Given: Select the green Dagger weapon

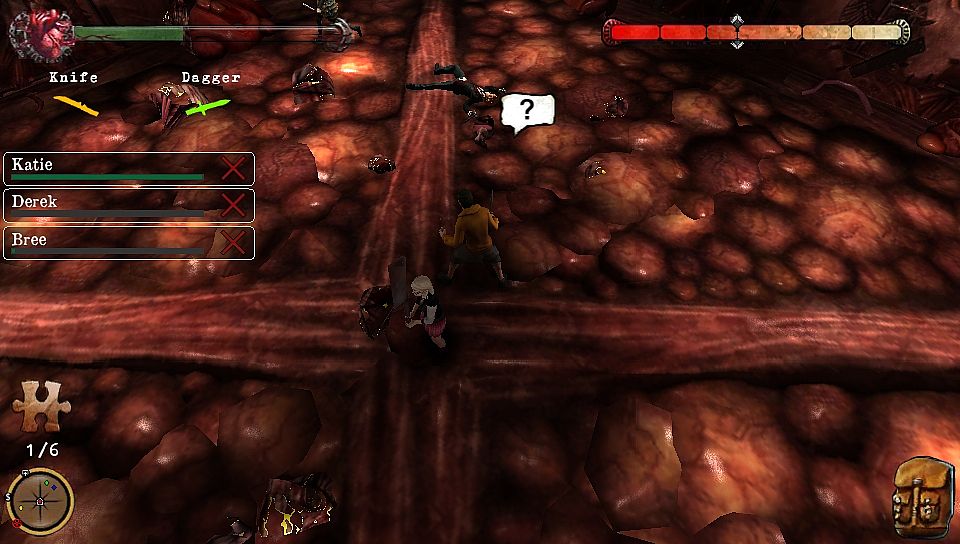Looking at the screenshot, I should click(208, 104).
